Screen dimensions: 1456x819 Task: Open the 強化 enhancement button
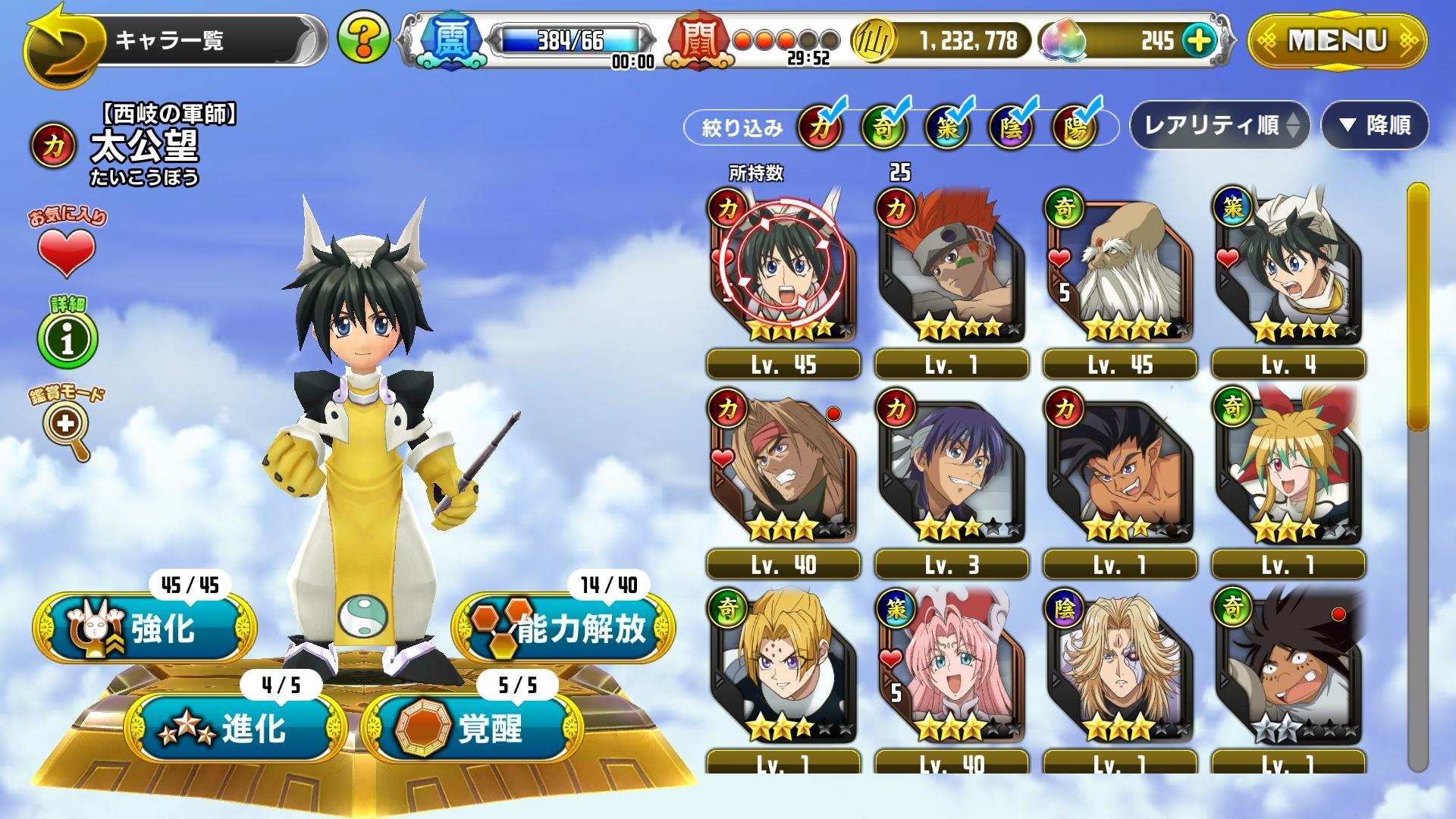click(145, 629)
